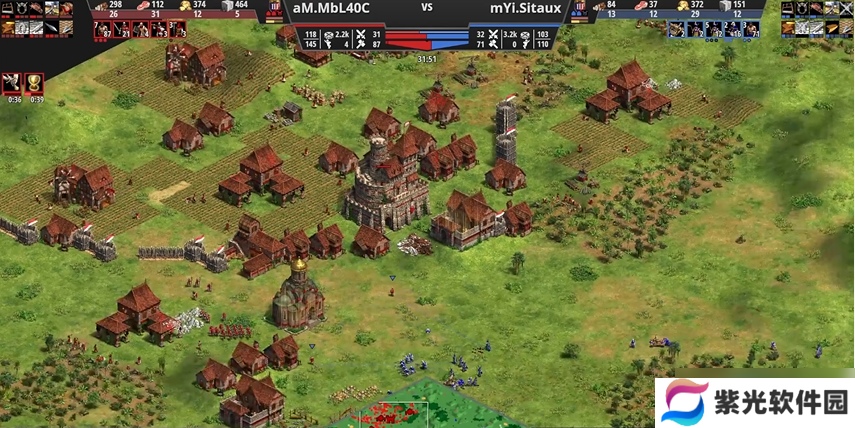This screenshot has width=855, height=428.
Task: Click the red player's food resource icon
Action: (144, 5)
